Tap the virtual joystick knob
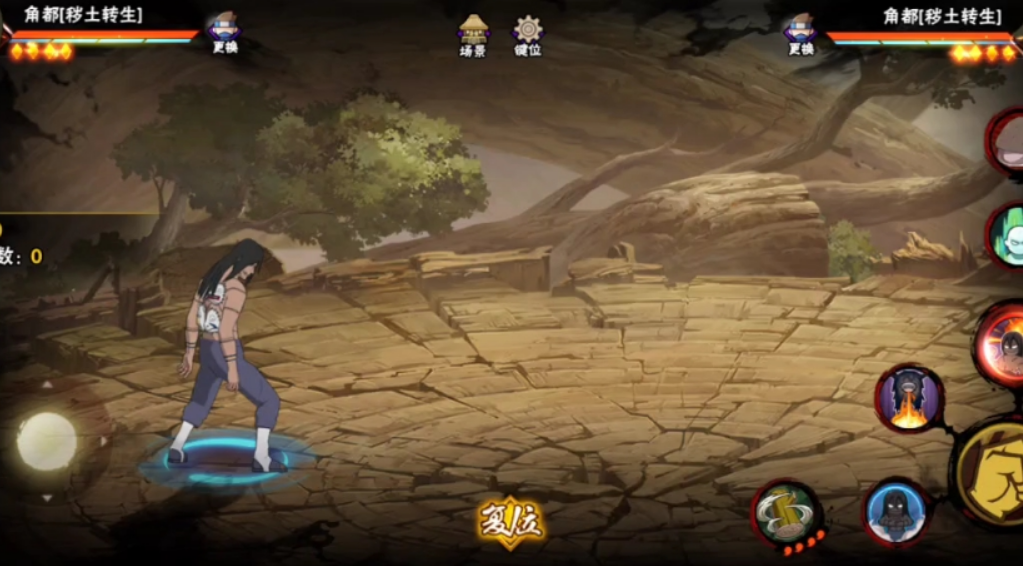This screenshot has width=1023, height=566. [x=47, y=441]
